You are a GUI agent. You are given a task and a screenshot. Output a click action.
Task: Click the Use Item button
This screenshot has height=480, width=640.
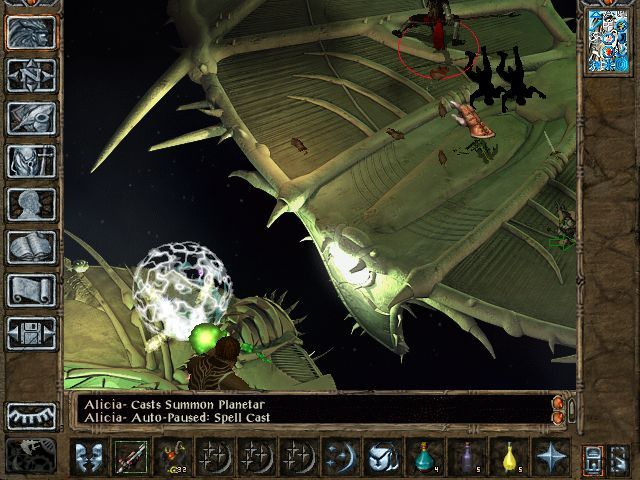click(381, 457)
